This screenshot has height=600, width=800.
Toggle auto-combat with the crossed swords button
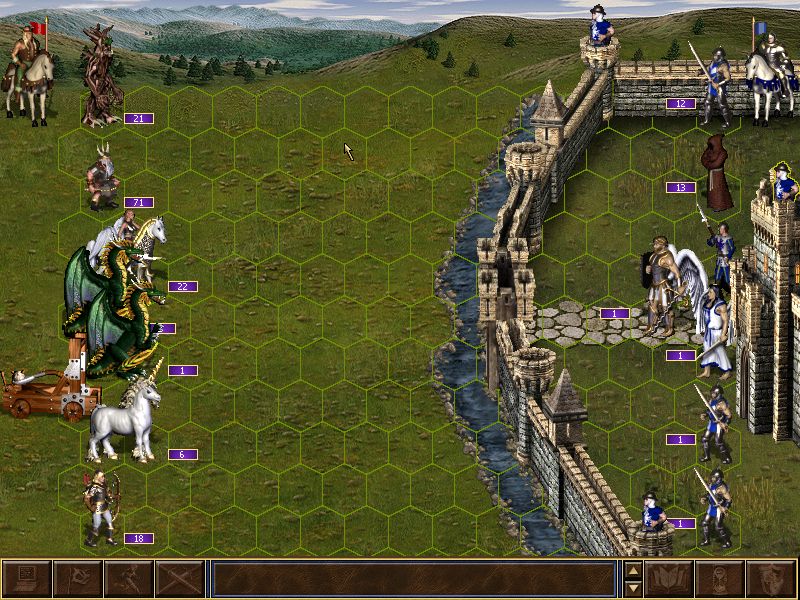tap(179, 579)
